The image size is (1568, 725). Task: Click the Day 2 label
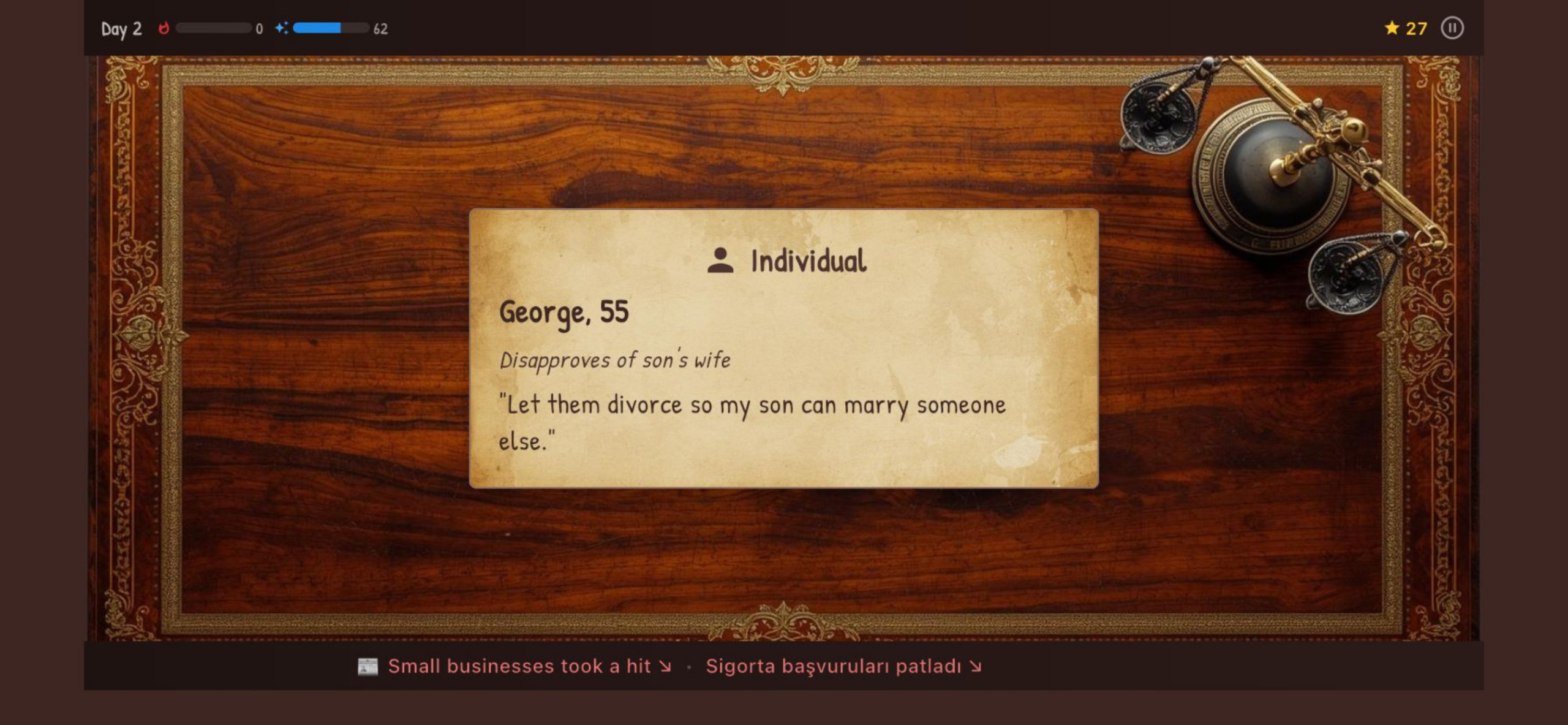[120, 27]
